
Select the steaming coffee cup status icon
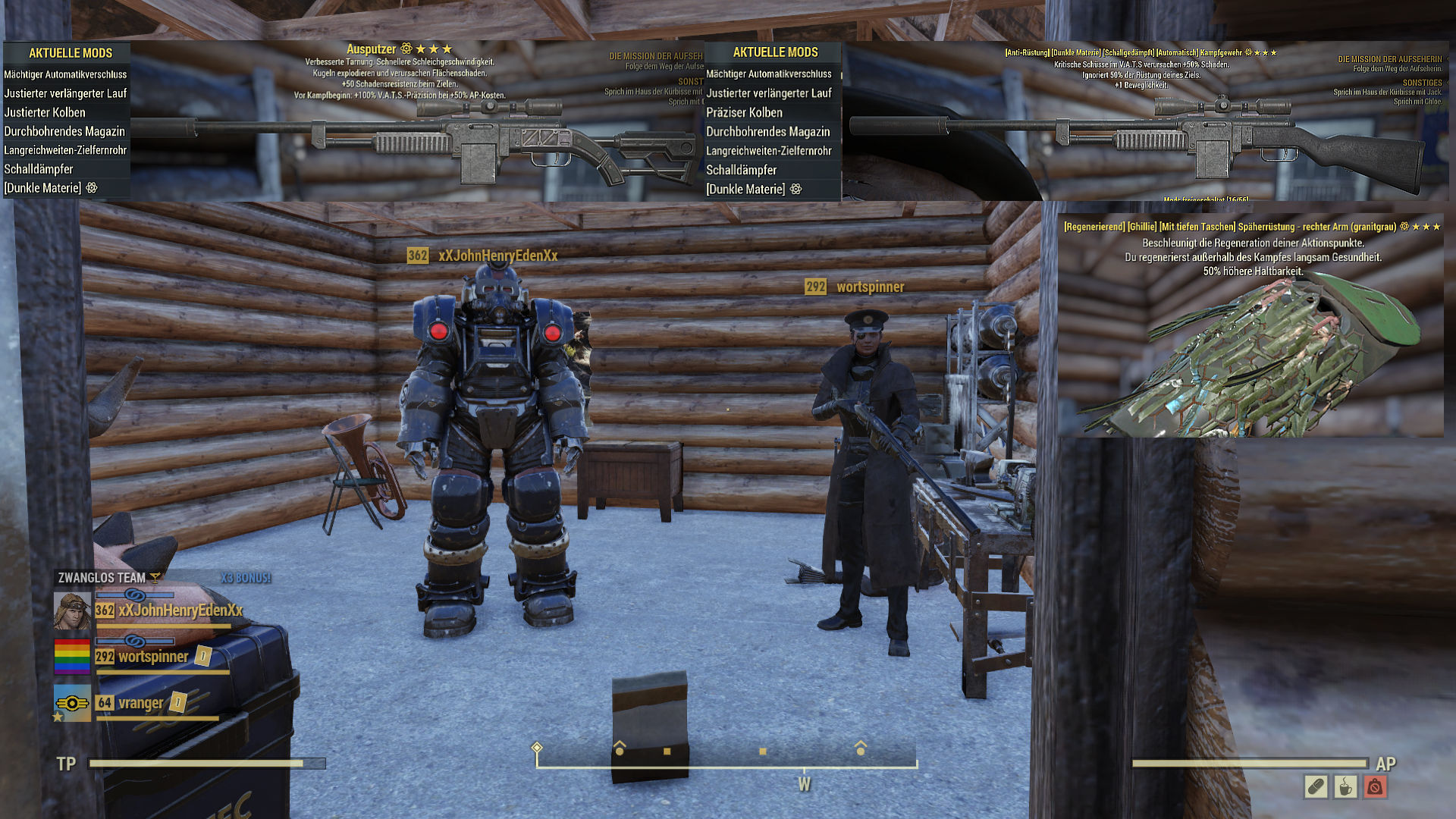(x=1345, y=787)
